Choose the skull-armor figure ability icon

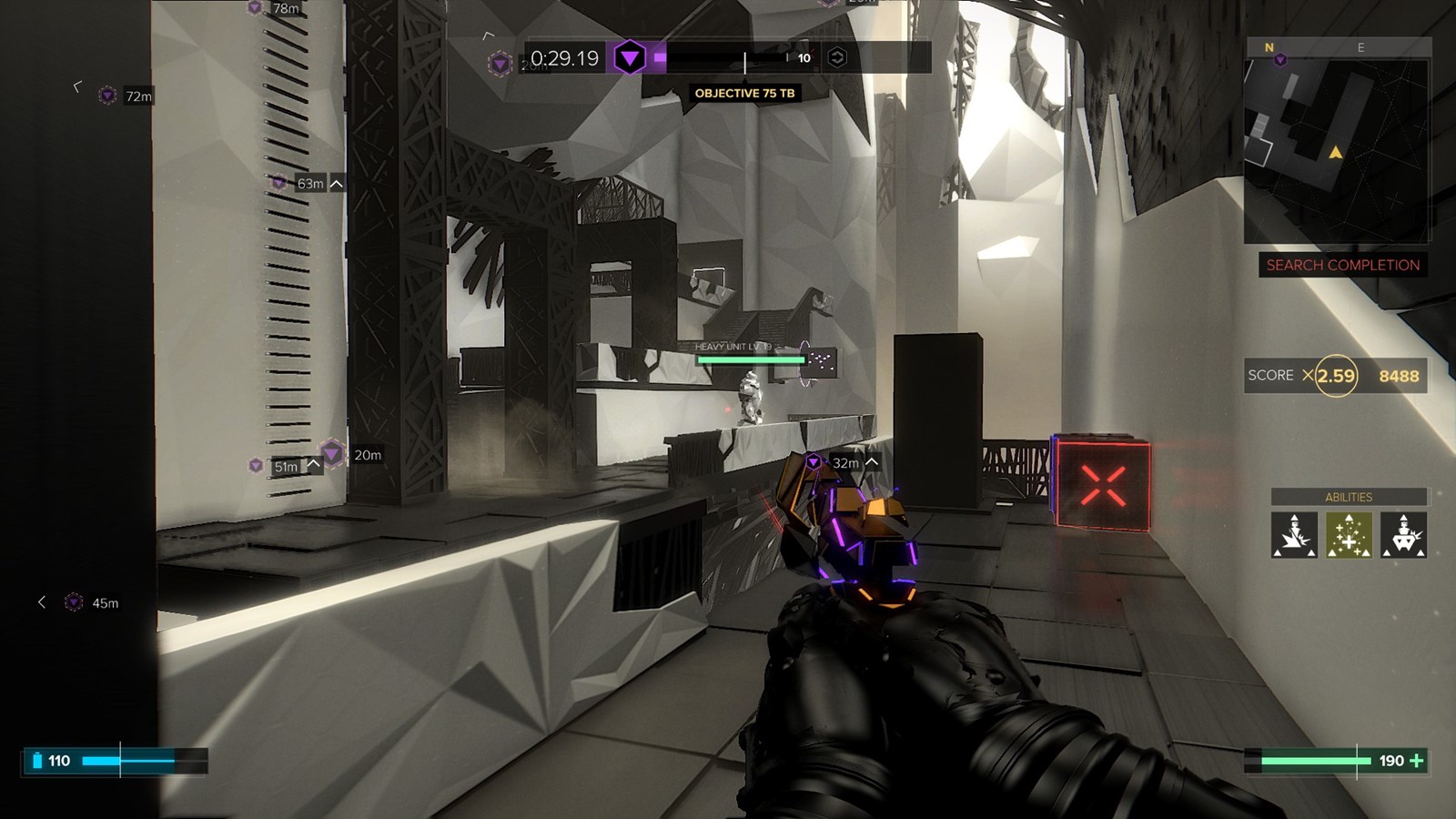point(1403,534)
